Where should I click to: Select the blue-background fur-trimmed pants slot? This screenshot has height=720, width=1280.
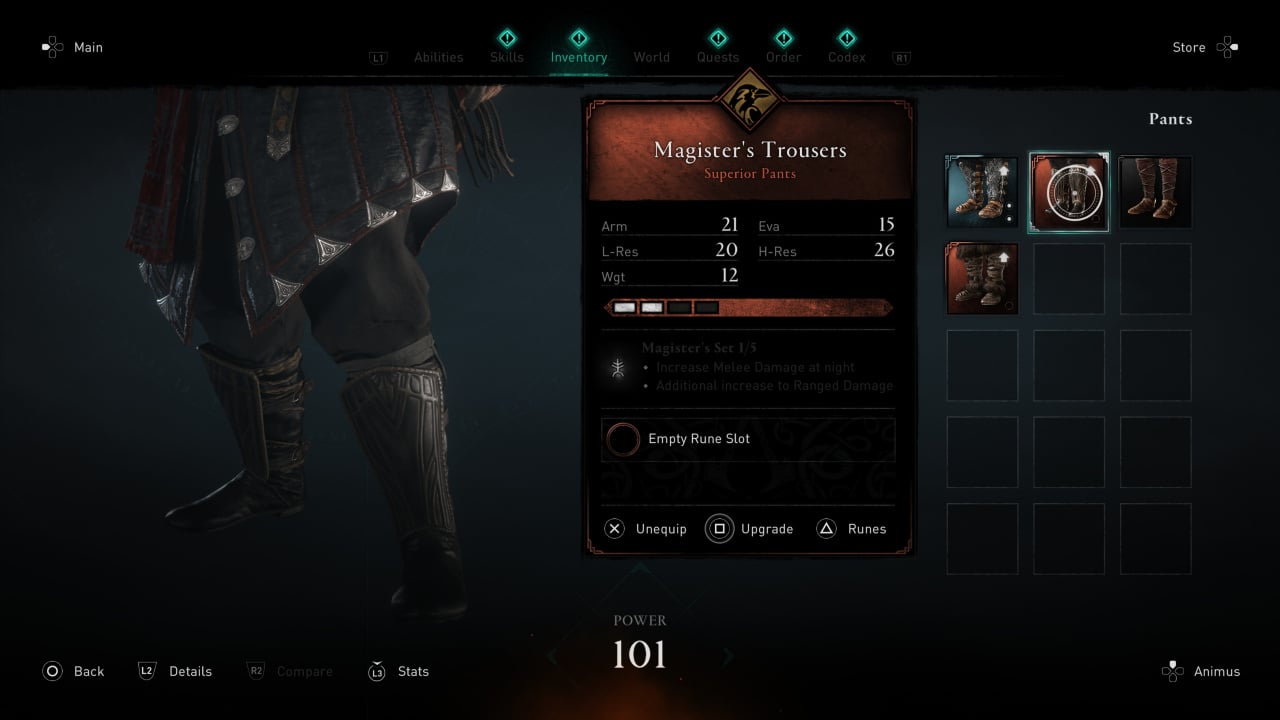[x=982, y=192]
